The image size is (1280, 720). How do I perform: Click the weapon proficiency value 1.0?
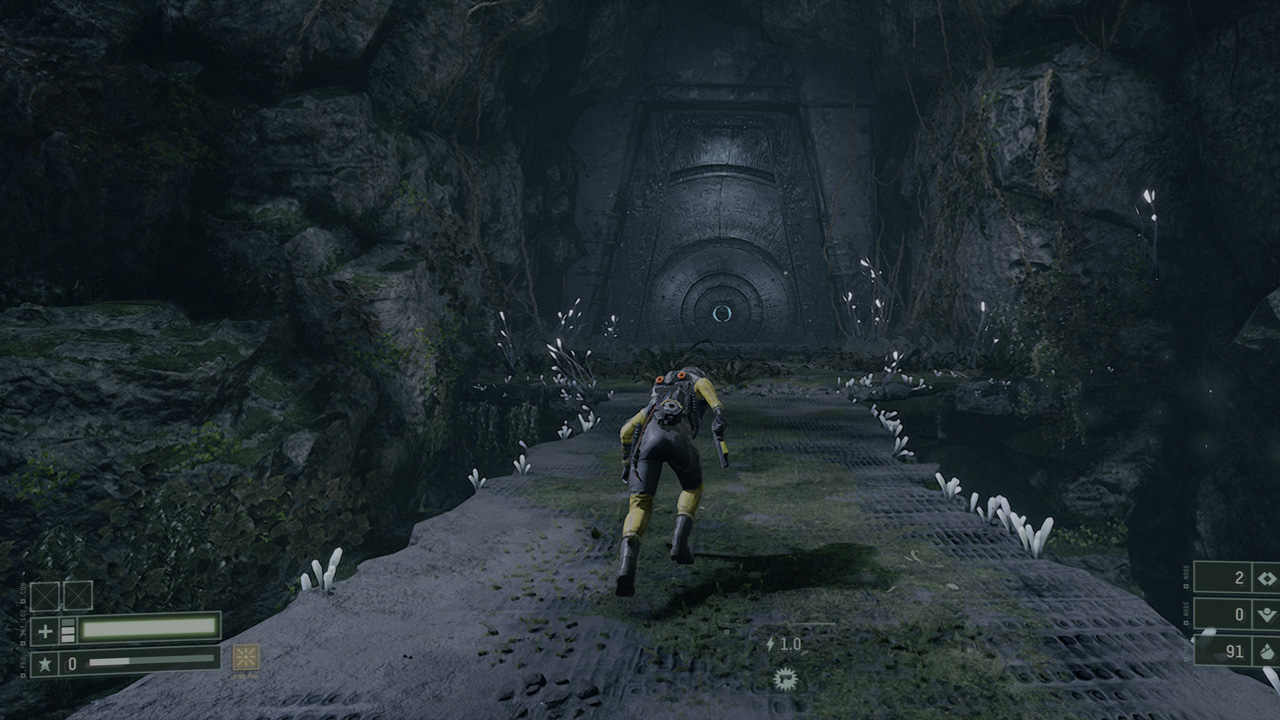point(790,645)
